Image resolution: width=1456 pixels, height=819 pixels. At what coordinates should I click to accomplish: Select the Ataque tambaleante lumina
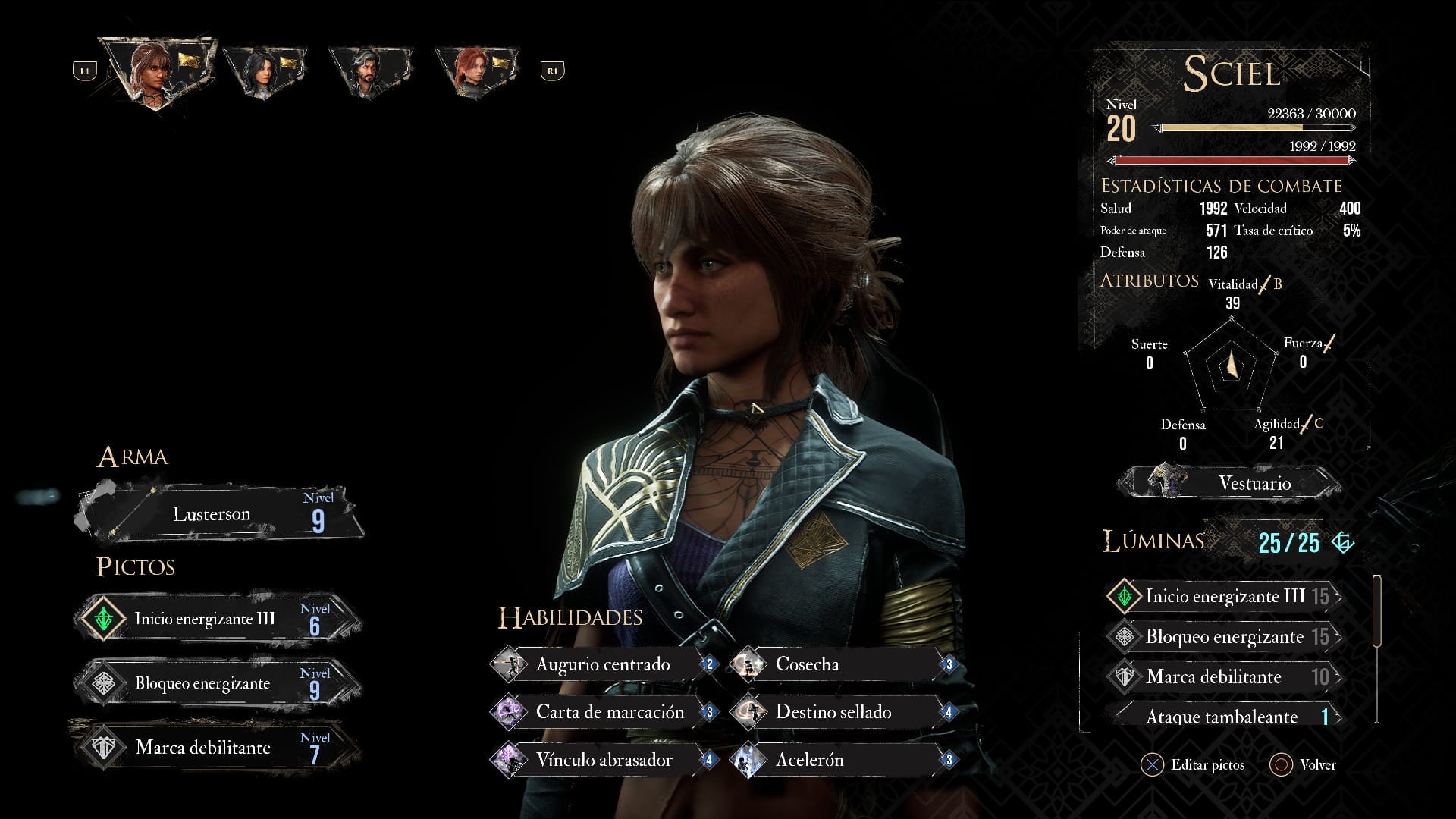[x=1224, y=717]
